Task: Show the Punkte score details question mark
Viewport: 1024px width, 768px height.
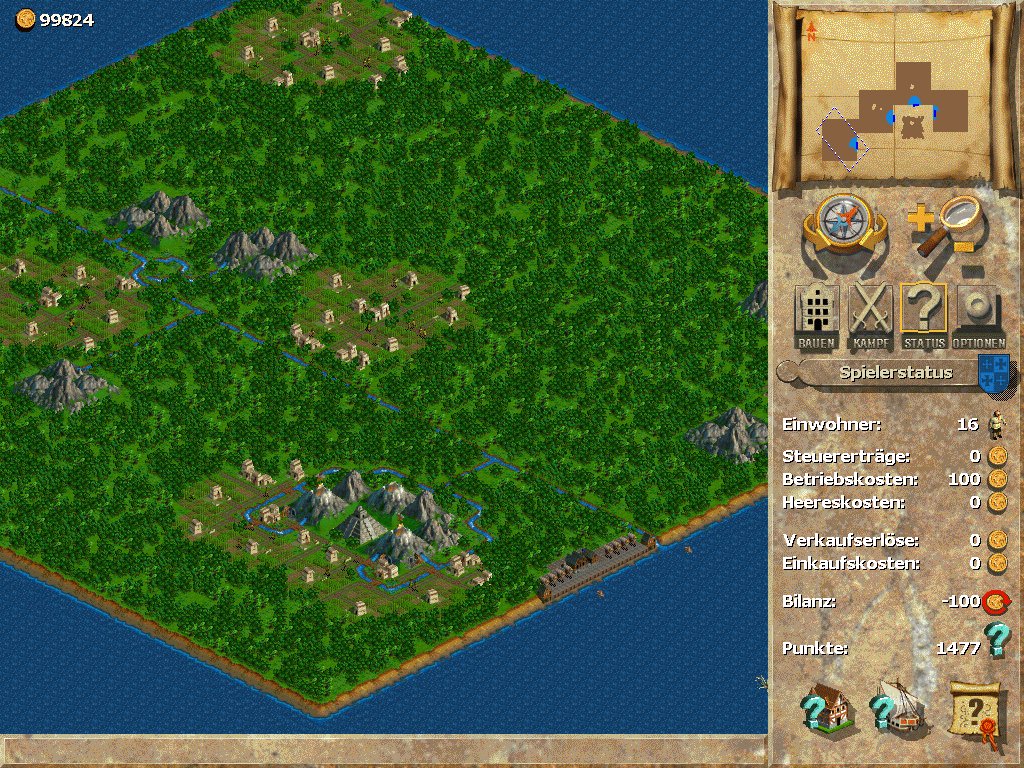Action: pos(994,641)
